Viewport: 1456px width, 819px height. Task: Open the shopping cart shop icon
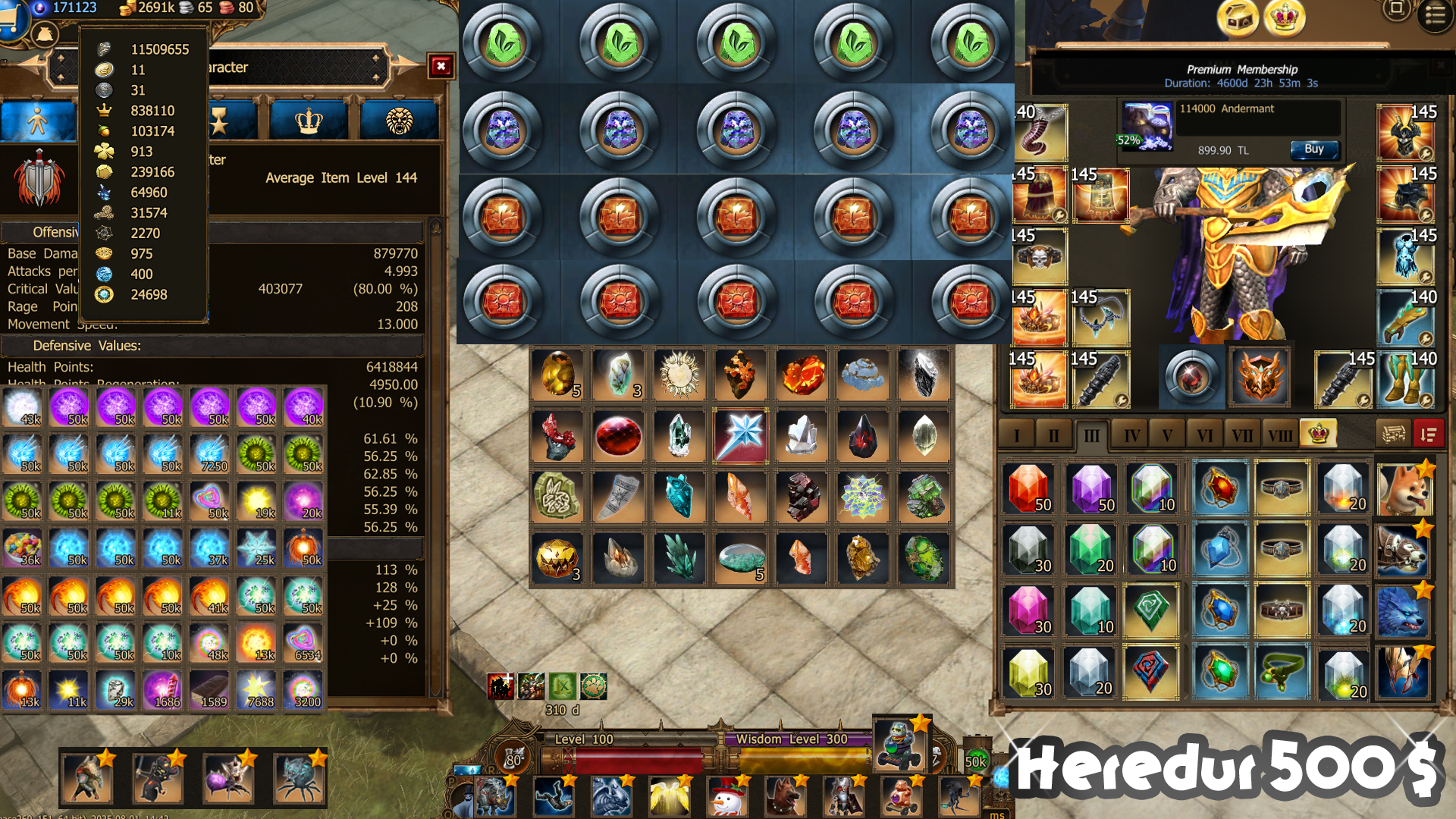point(9,17)
